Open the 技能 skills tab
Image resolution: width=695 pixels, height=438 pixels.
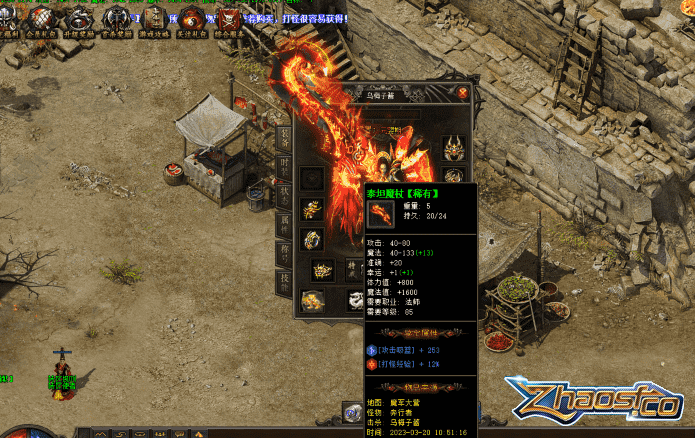tap(284, 282)
